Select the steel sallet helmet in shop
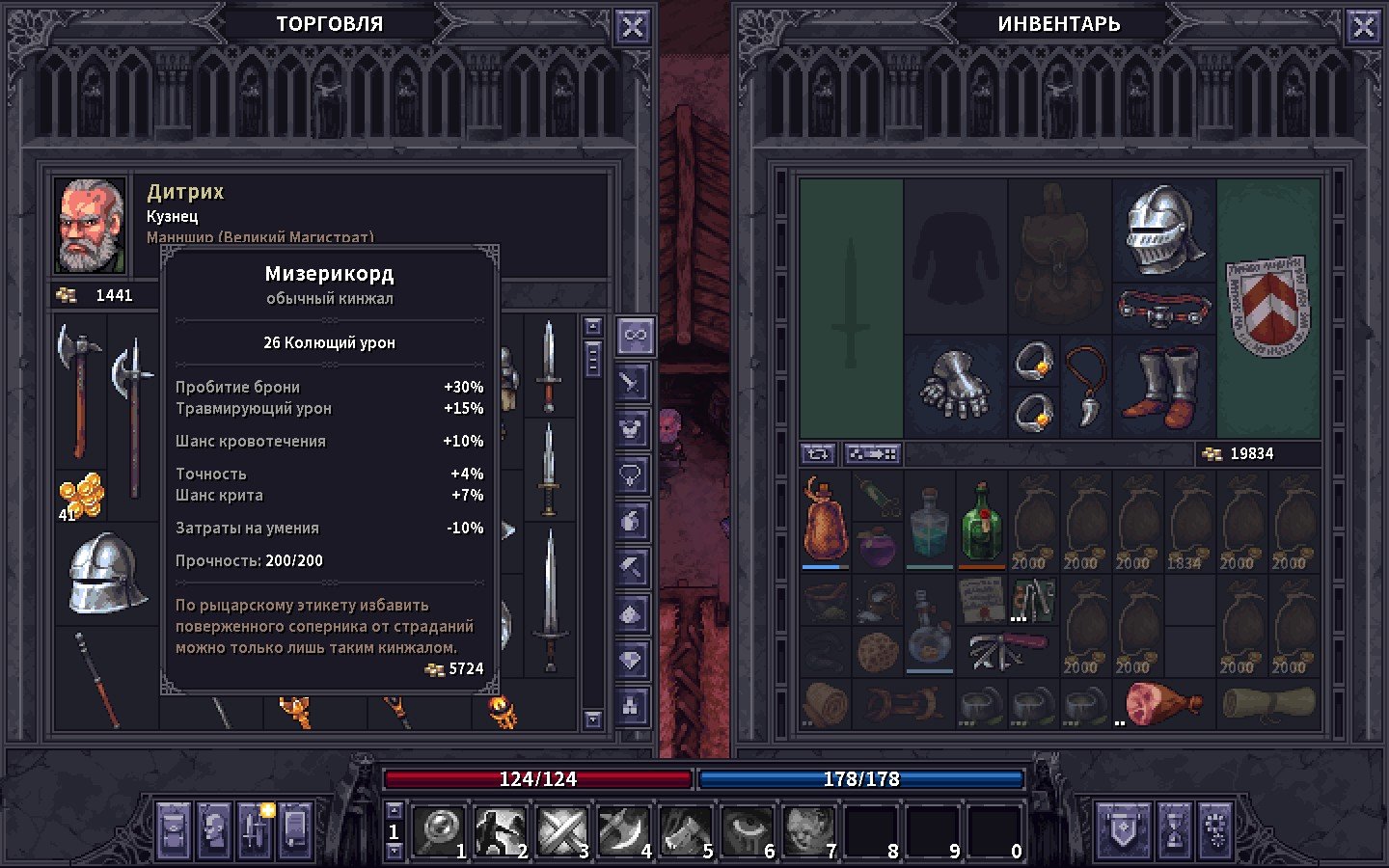Screen dimensions: 1389x868 pyautogui.click(x=106, y=574)
